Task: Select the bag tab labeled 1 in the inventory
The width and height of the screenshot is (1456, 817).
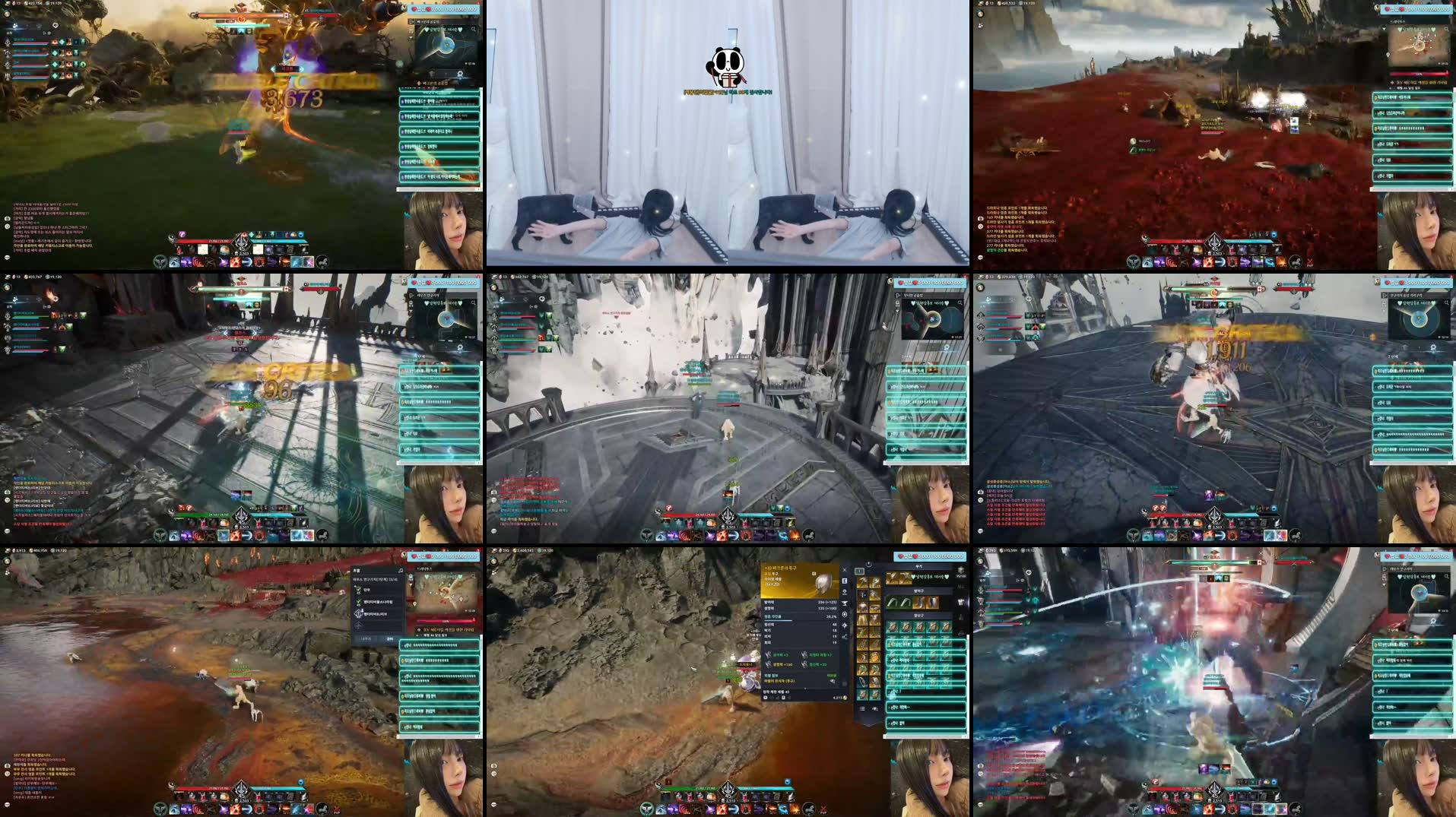Action: 859,571
